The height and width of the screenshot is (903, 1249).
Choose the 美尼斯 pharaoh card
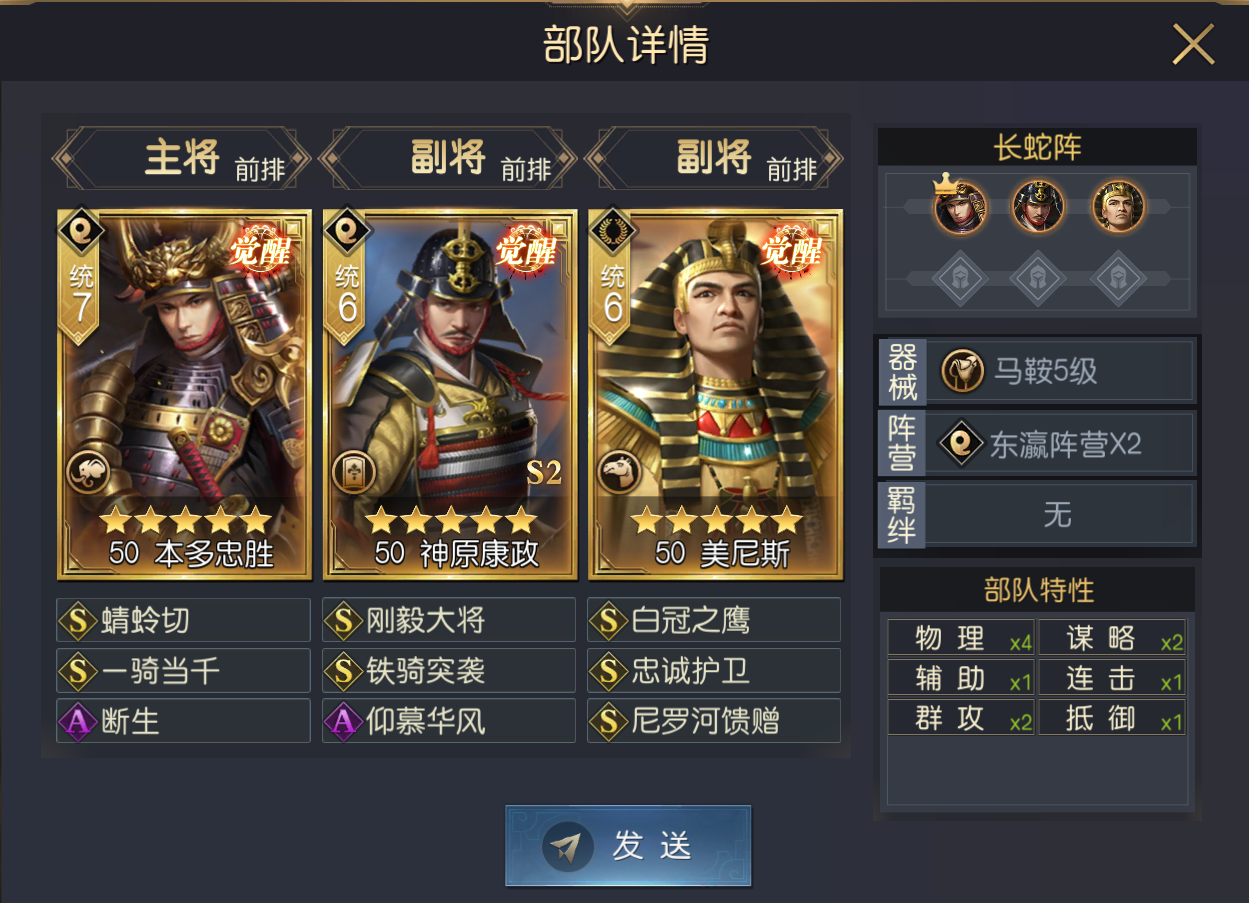[715, 394]
